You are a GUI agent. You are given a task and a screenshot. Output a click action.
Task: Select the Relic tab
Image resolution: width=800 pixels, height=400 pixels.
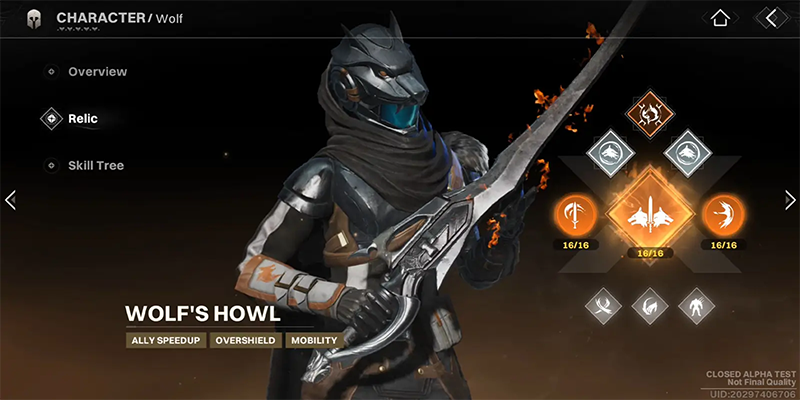82,118
